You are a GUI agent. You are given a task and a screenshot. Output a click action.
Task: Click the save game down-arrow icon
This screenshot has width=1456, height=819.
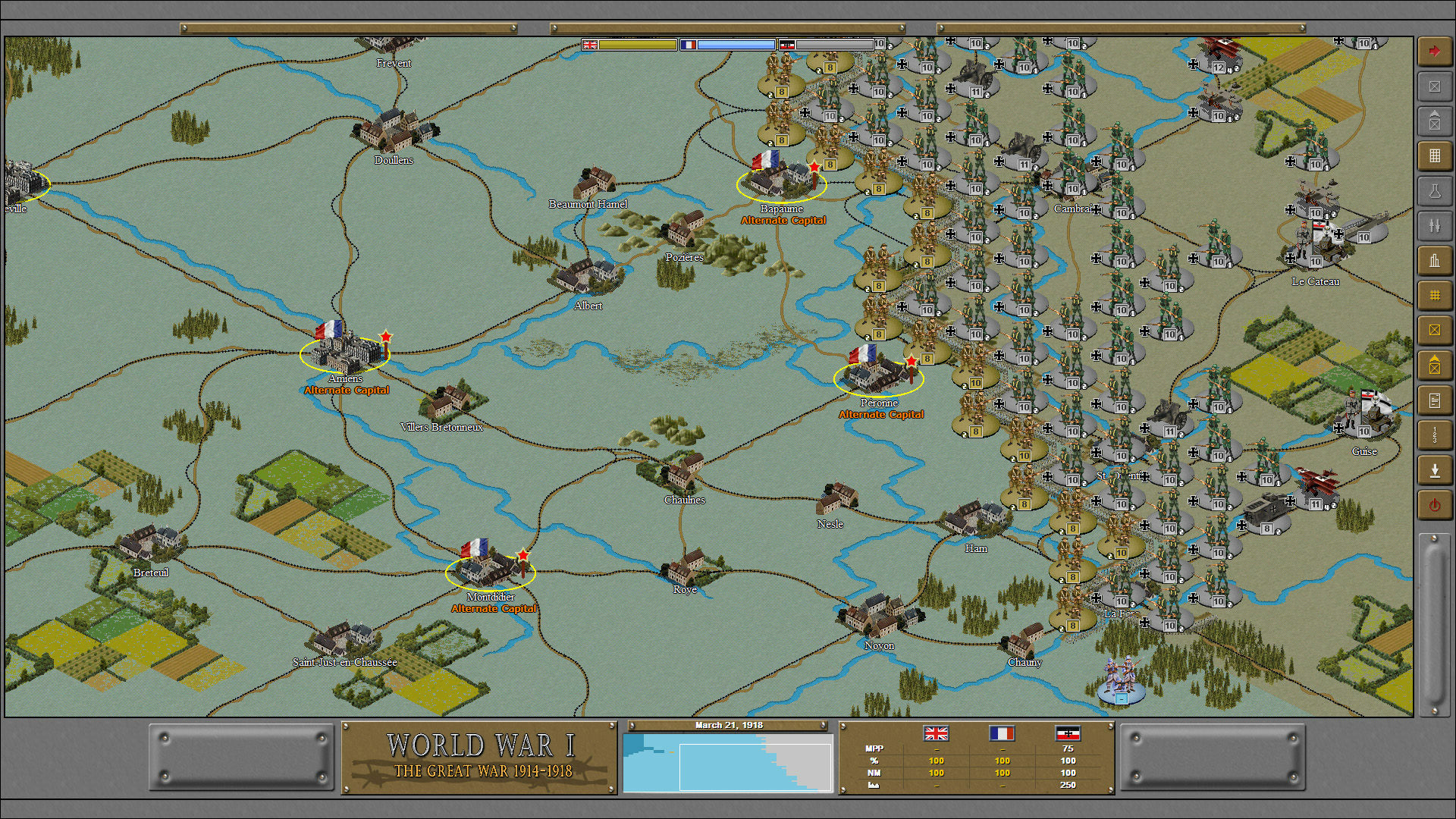(x=1434, y=469)
